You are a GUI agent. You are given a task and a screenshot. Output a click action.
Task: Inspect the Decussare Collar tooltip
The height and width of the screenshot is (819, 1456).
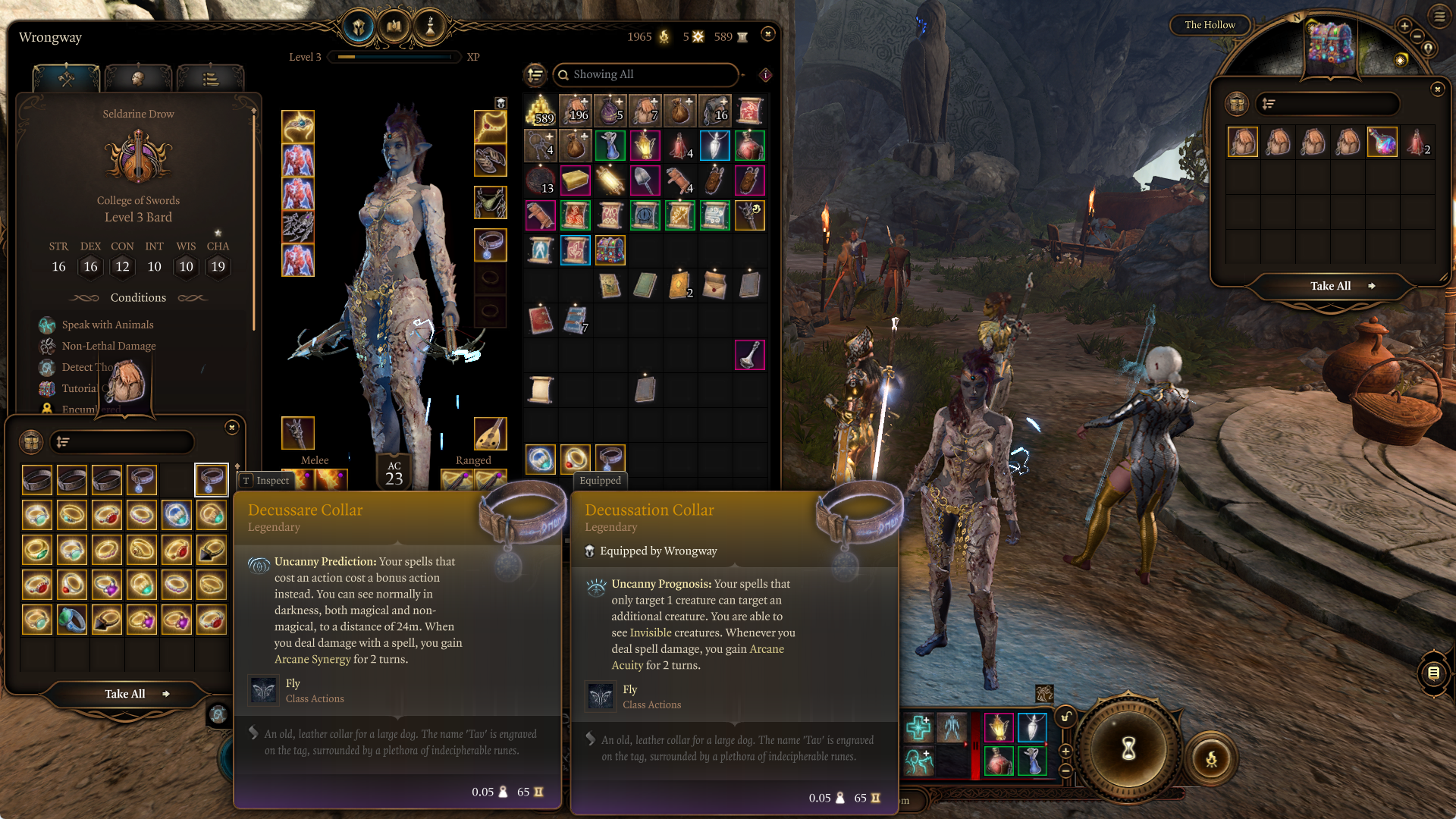pyautogui.click(x=265, y=481)
